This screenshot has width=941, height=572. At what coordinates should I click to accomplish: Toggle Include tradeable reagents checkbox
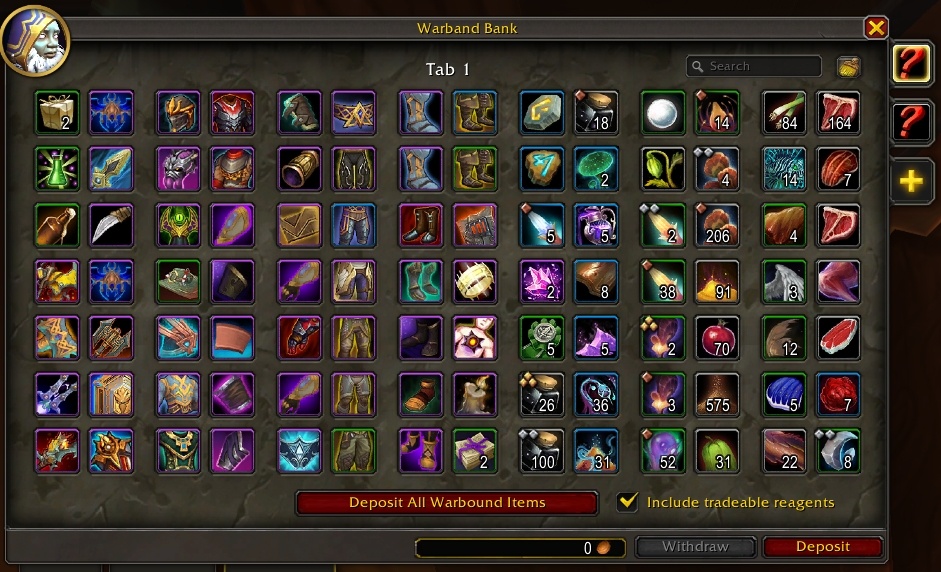pyautogui.click(x=628, y=502)
